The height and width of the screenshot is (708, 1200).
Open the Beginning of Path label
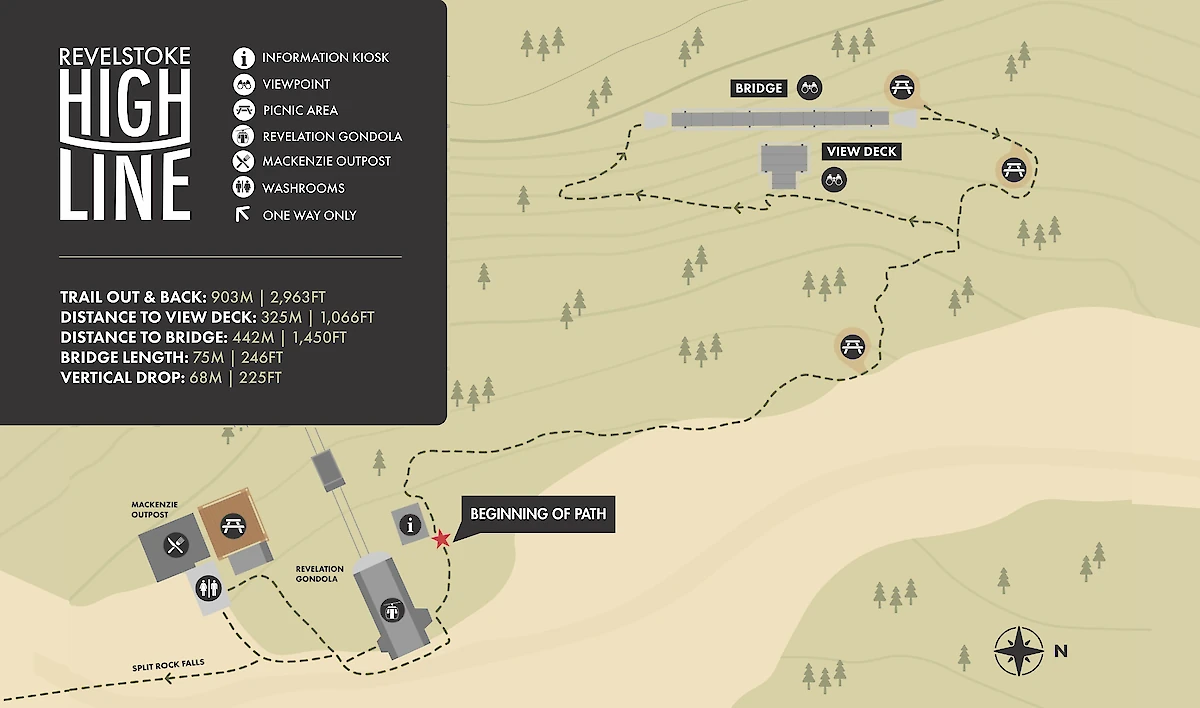tap(537, 515)
